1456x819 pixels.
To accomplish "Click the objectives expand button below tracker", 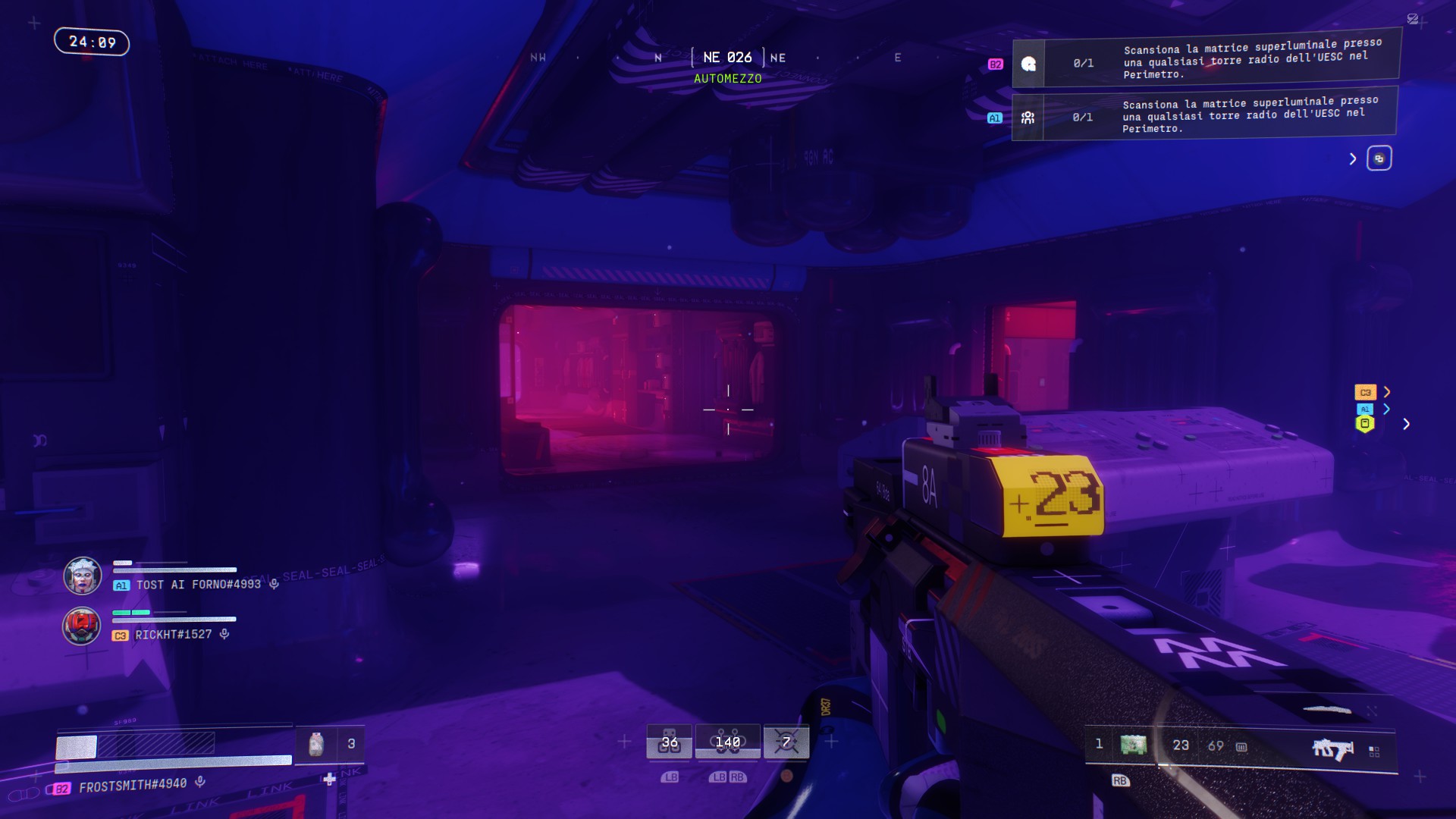I will point(1379,158).
